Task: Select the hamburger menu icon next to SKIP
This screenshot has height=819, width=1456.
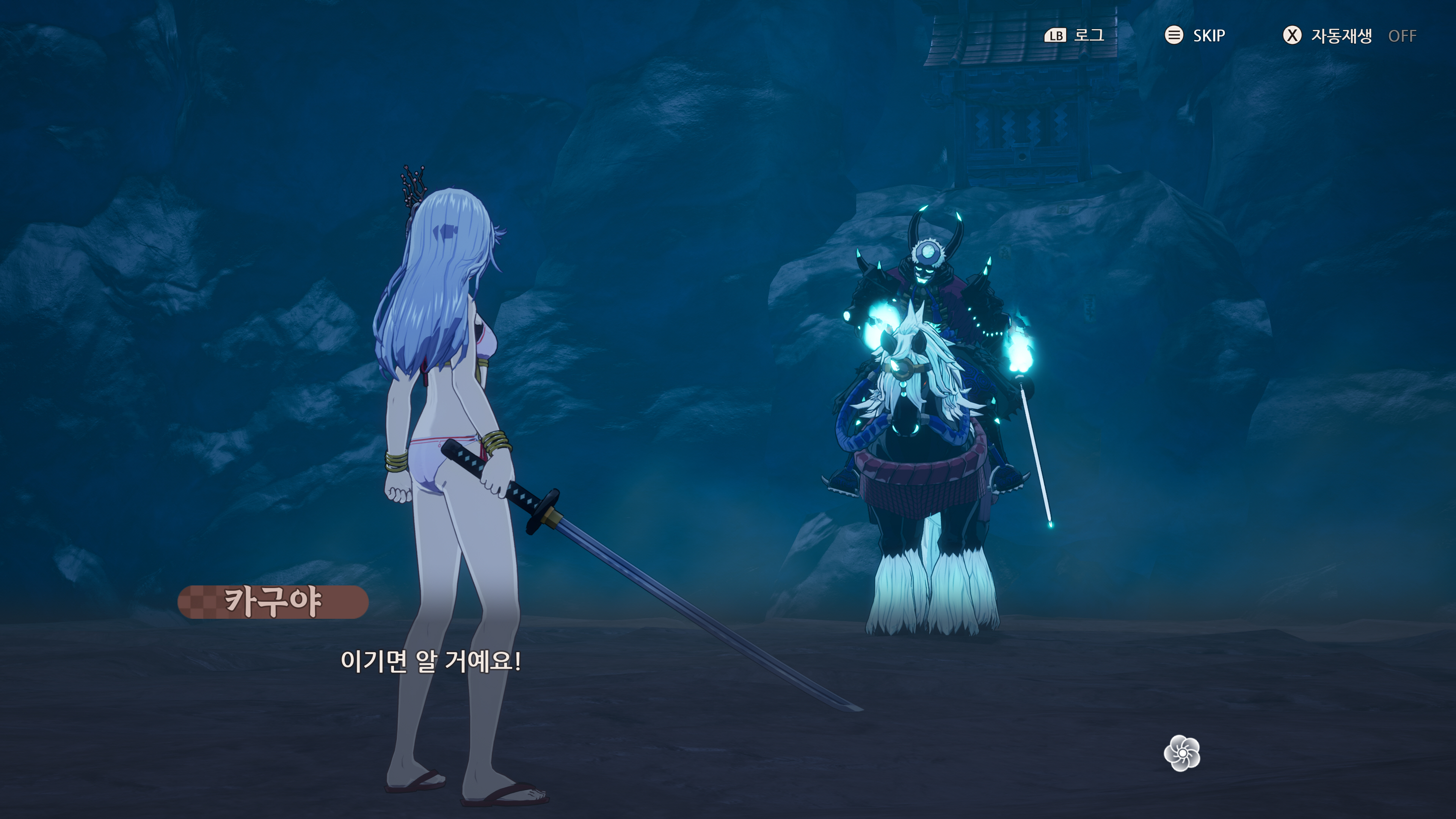Action: tap(1174, 36)
